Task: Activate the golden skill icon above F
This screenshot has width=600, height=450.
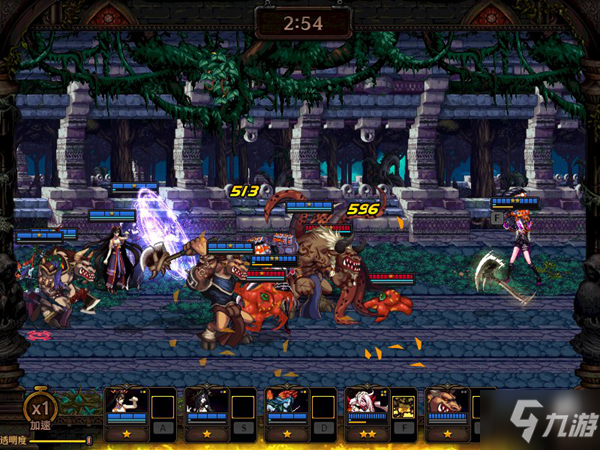Action: [405, 408]
